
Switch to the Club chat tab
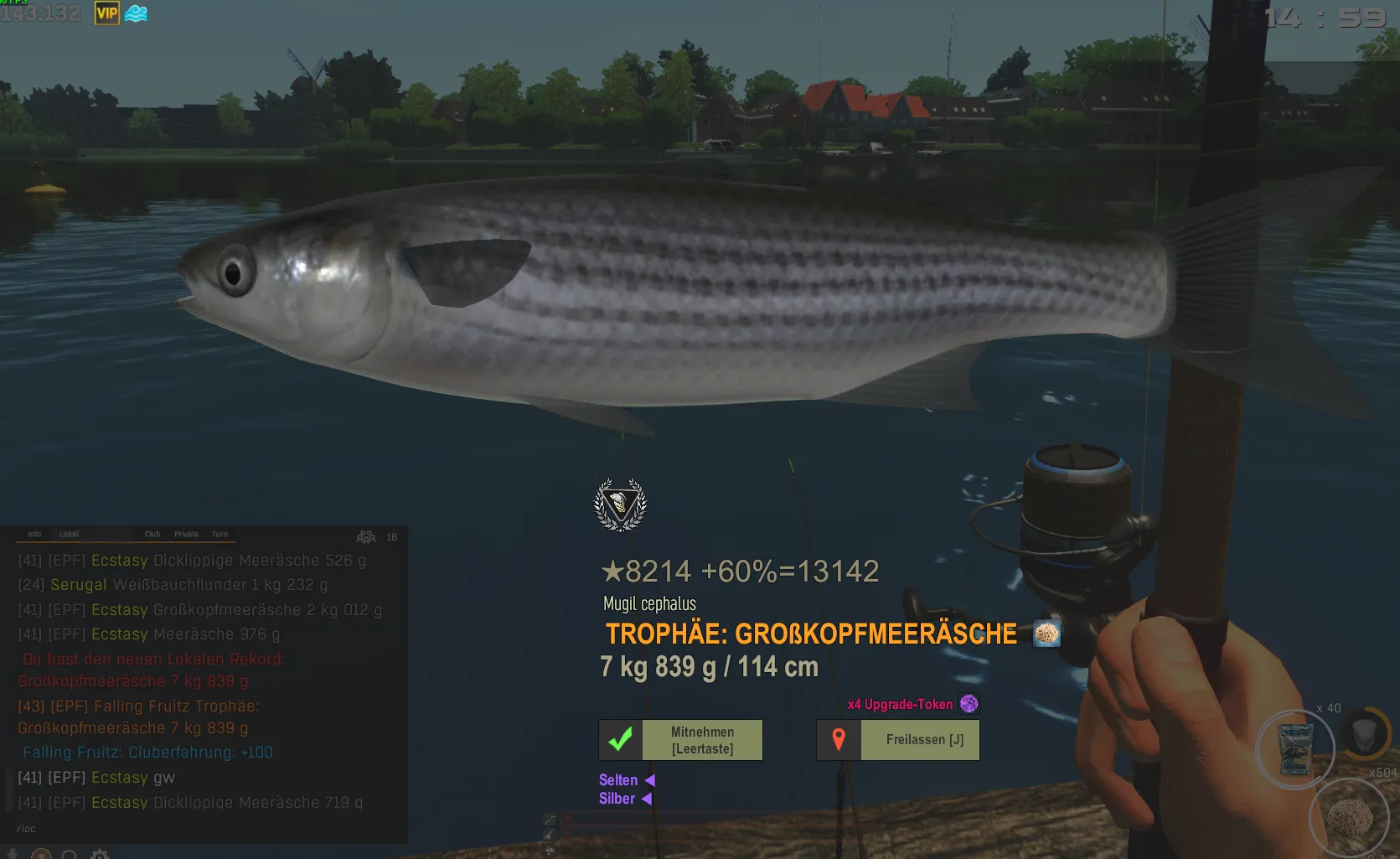point(152,534)
